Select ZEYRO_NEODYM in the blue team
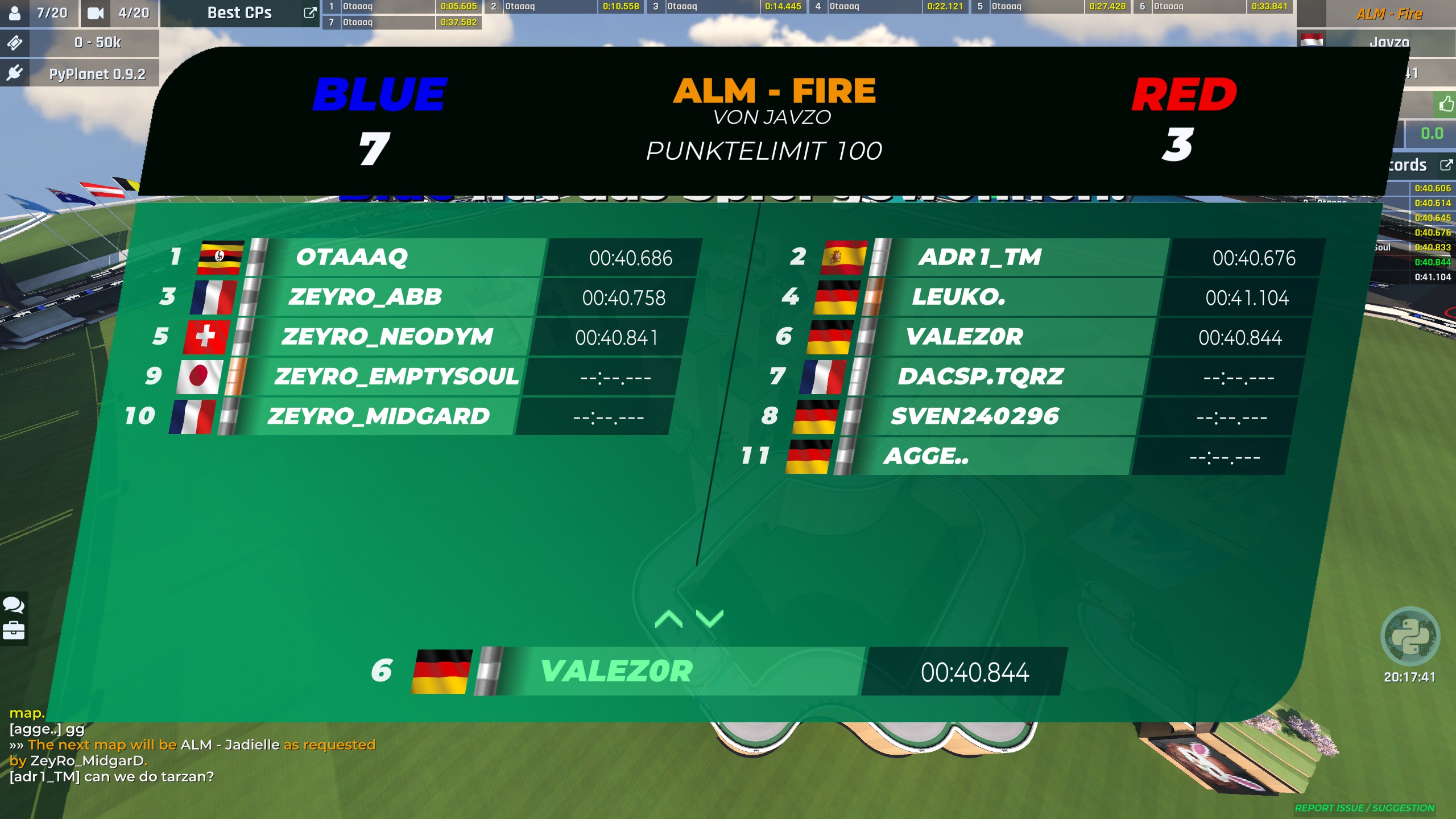The width and height of the screenshot is (1456, 819). pyautogui.click(x=387, y=337)
